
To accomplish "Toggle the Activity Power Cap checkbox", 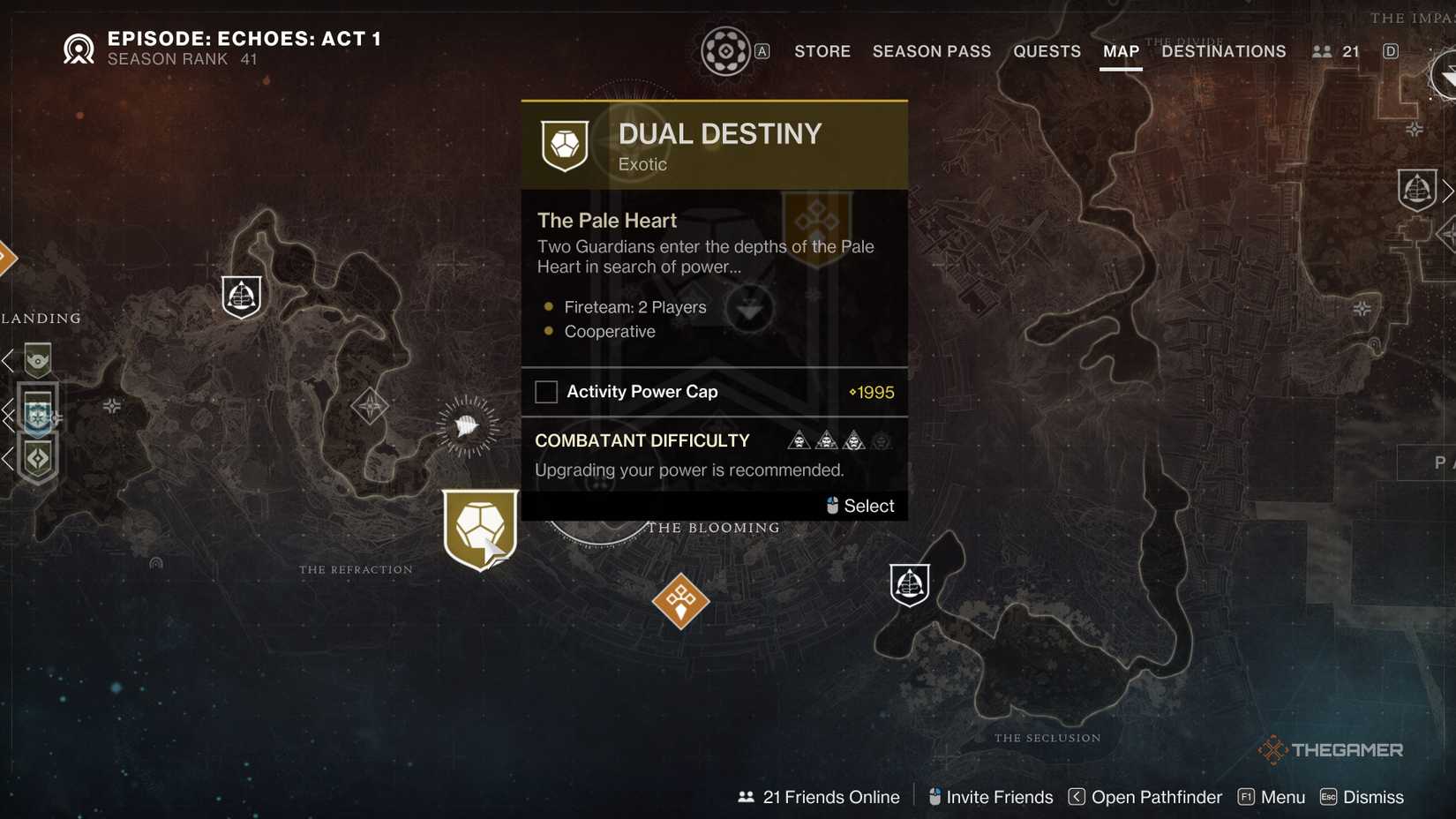I will click(546, 391).
